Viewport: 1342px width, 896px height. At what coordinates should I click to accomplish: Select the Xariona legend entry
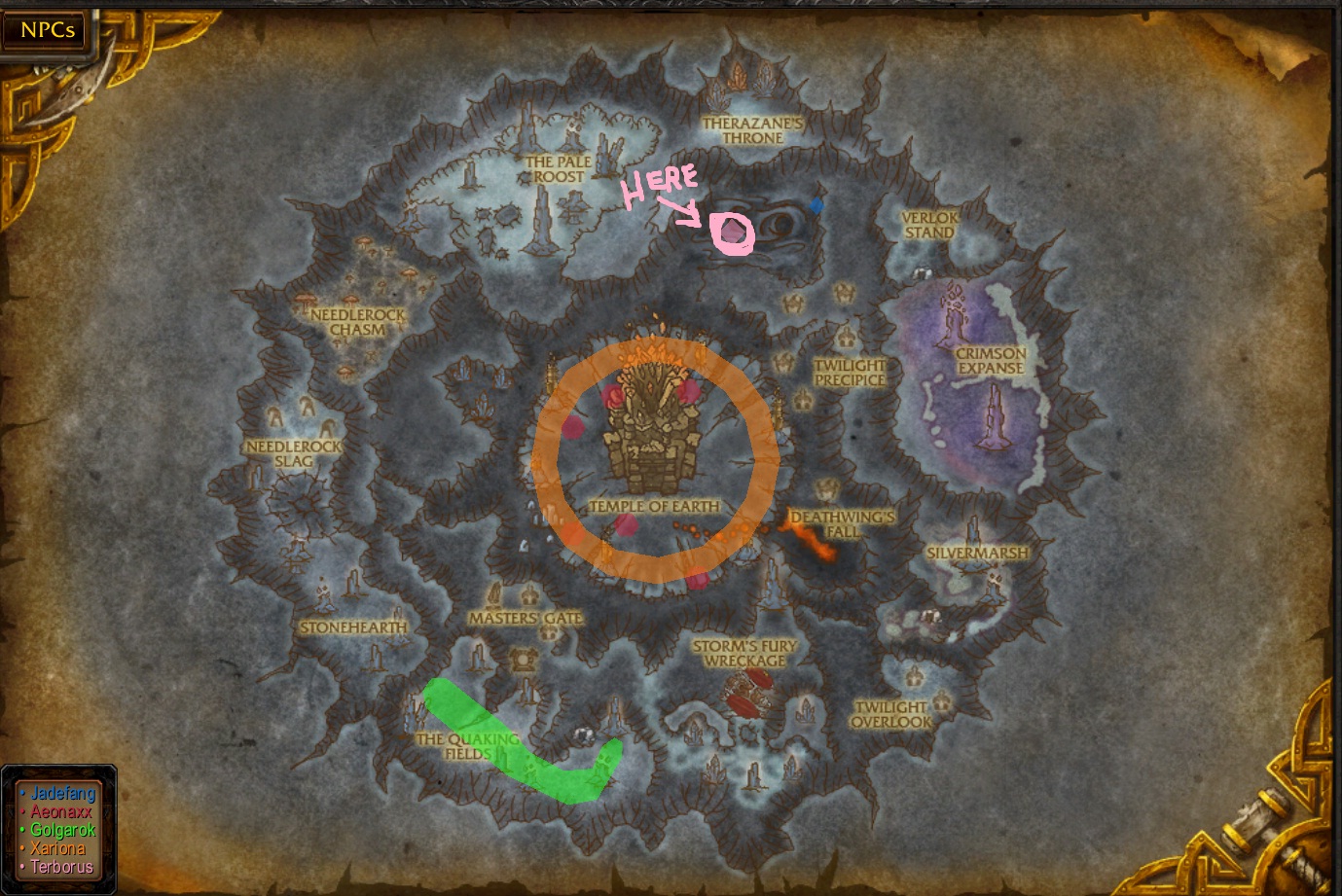pos(58,847)
